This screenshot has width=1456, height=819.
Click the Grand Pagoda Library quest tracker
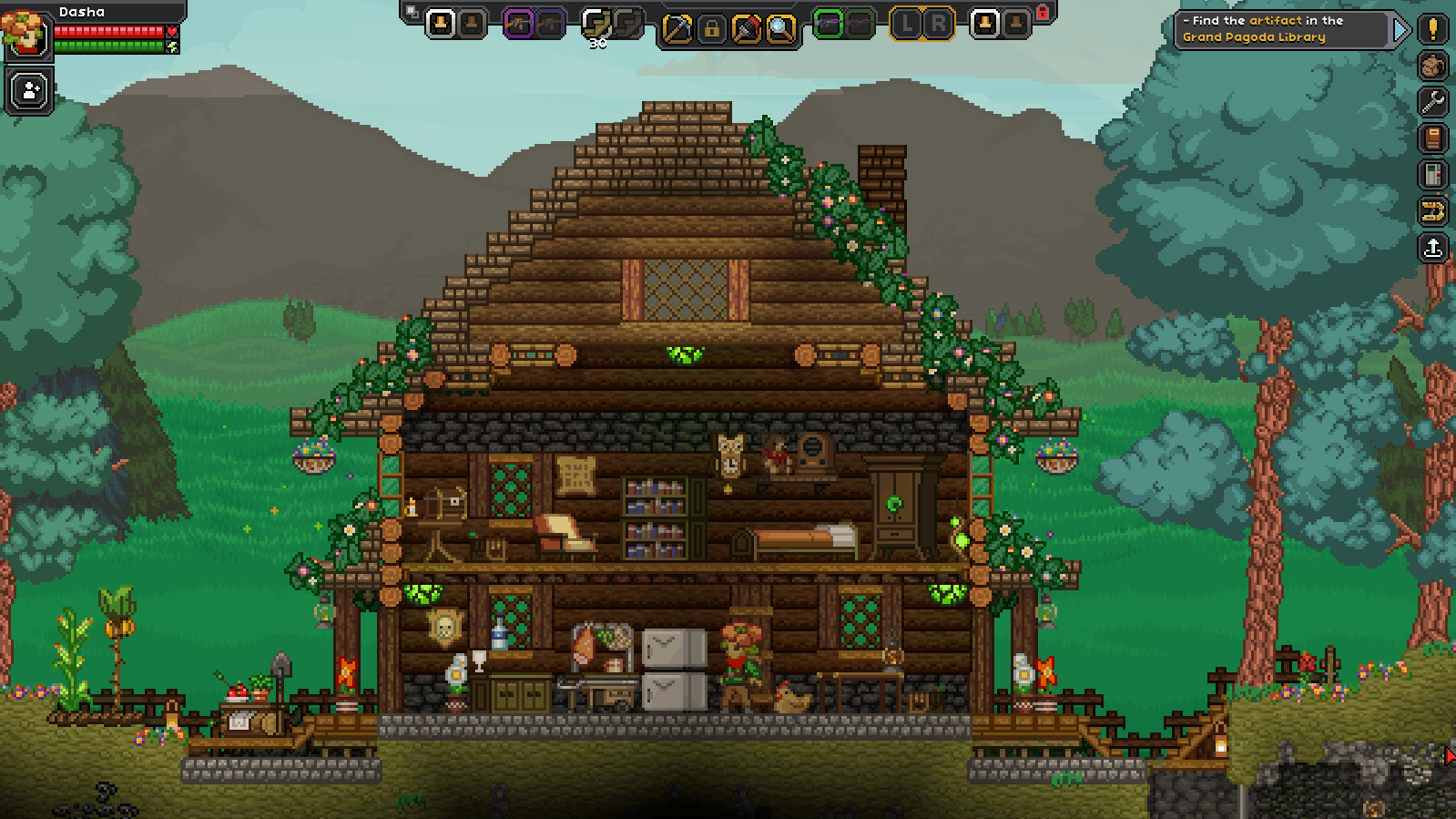[x=1280, y=29]
